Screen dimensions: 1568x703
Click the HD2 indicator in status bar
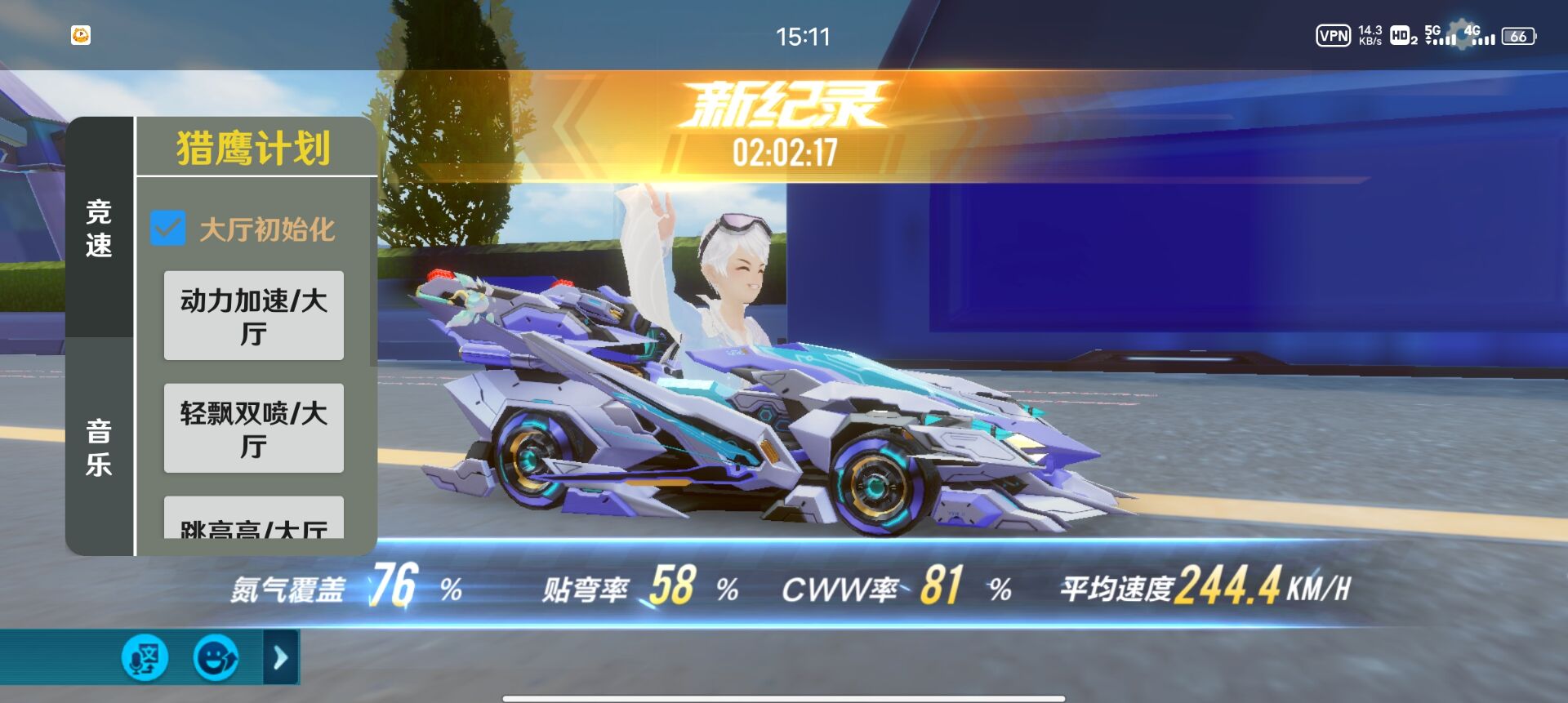1401,36
